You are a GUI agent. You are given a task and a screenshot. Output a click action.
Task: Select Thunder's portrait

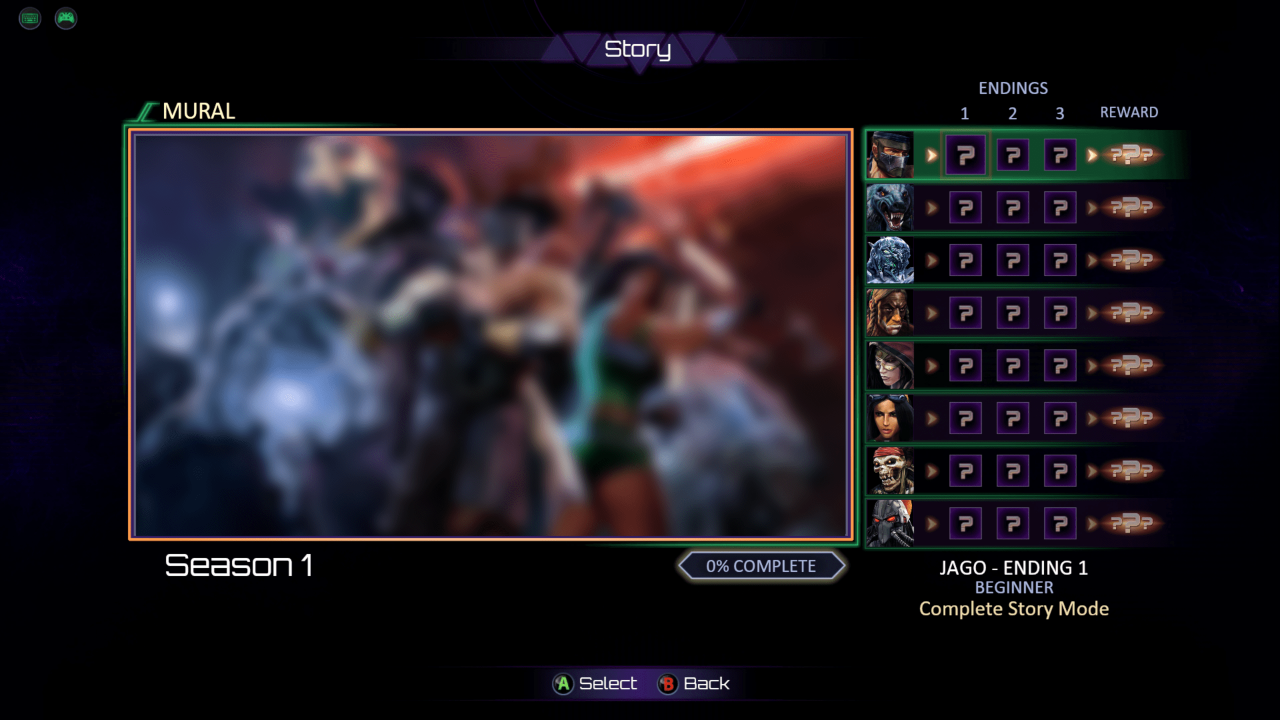pyautogui.click(x=889, y=313)
